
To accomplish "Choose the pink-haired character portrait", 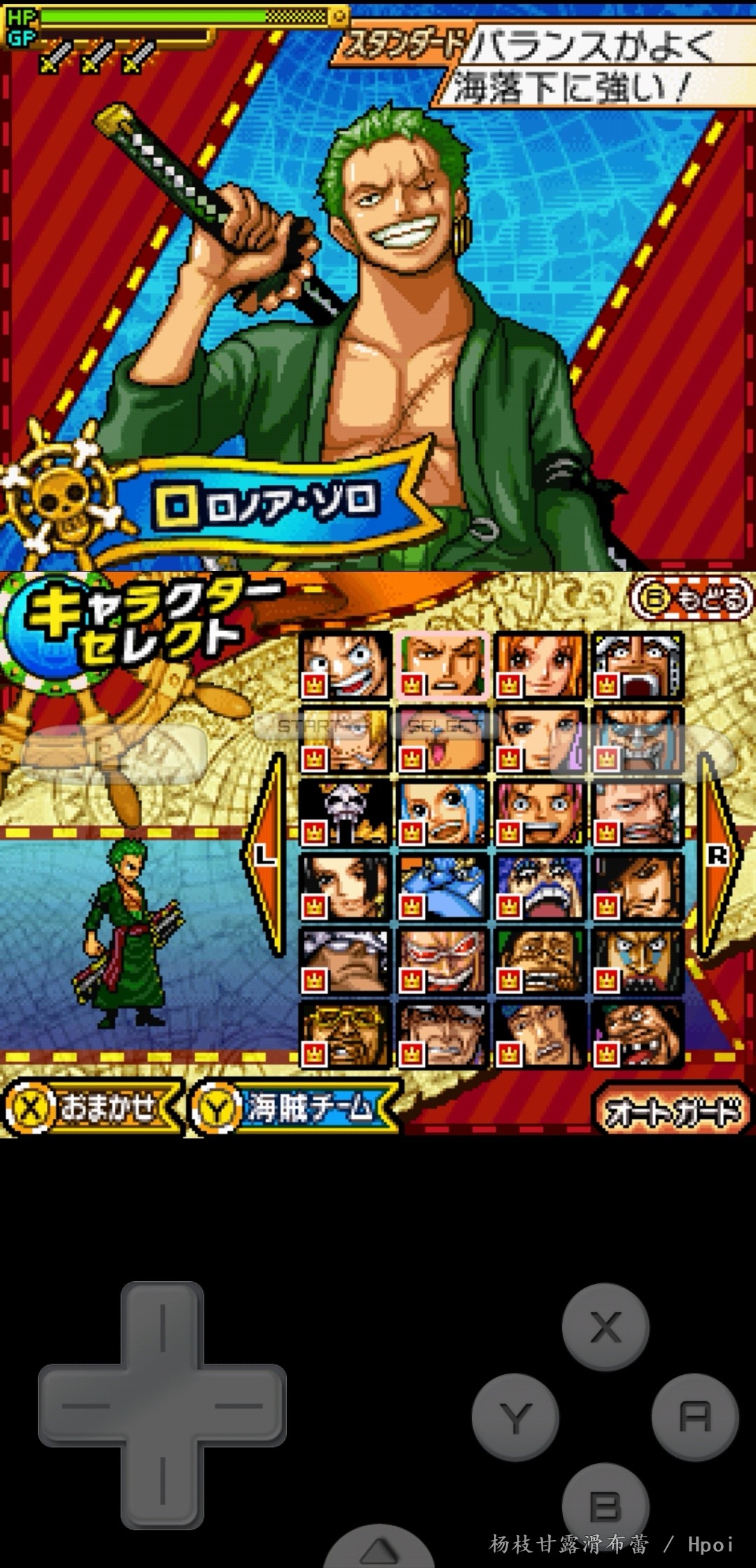I will [x=540, y=813].
